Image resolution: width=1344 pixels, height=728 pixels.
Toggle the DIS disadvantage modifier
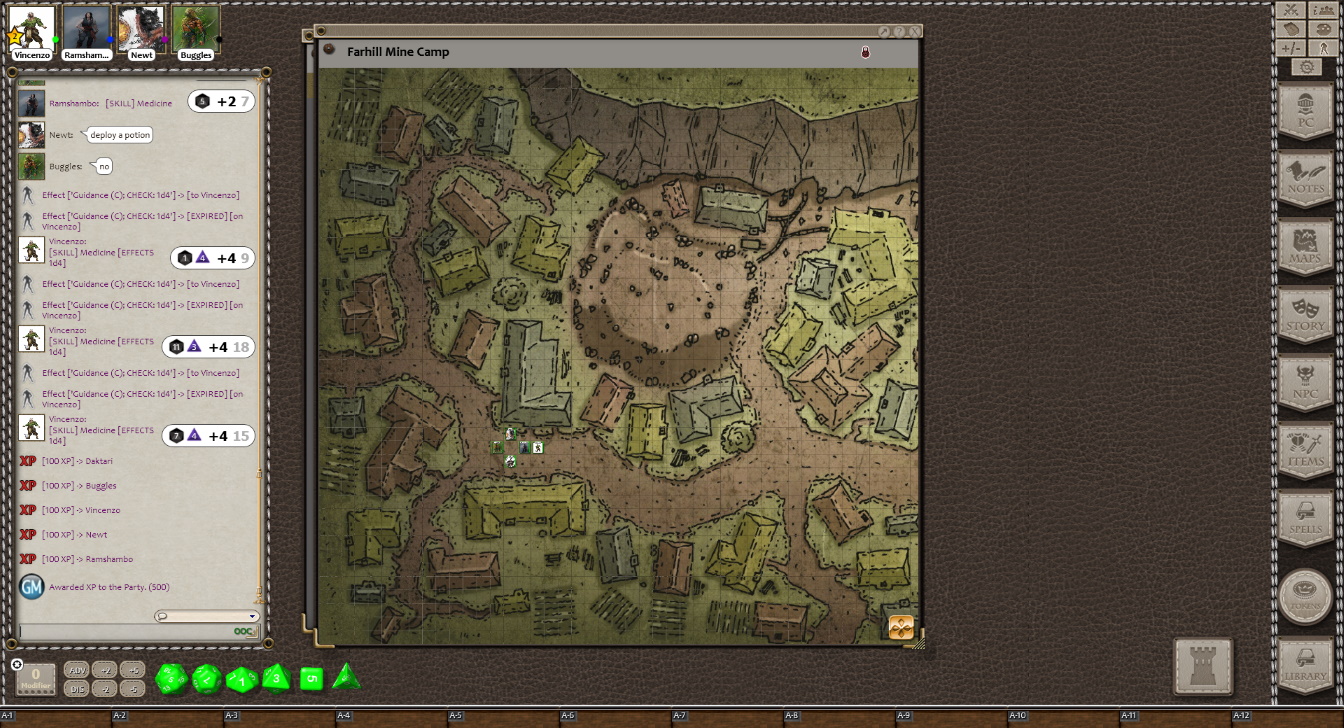click(x=77, y=688)
